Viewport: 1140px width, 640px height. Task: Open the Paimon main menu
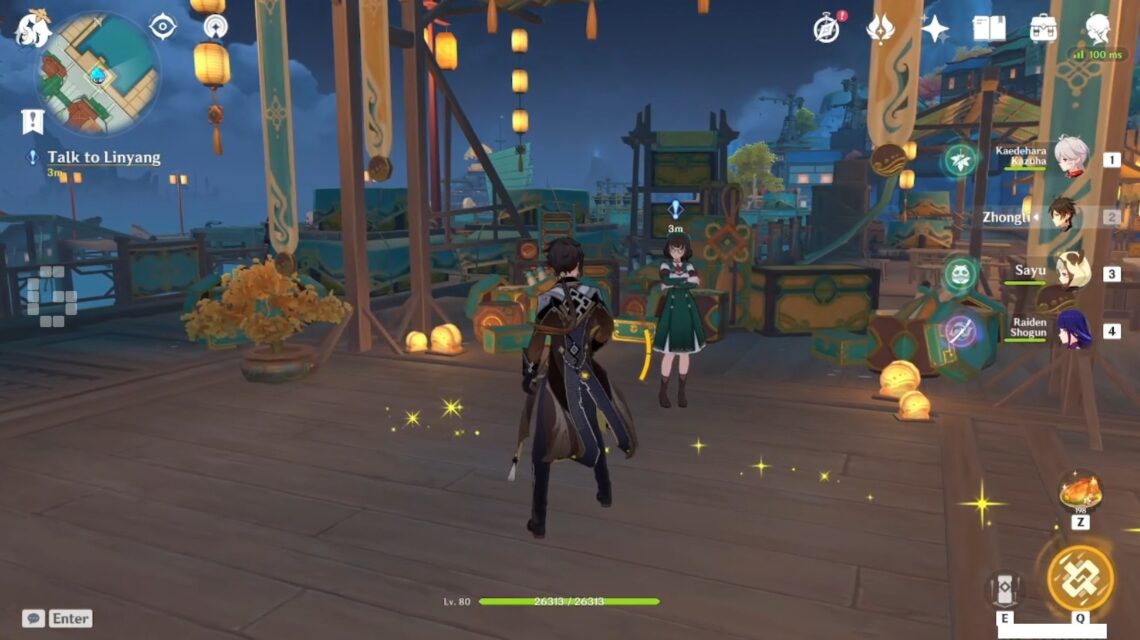(32, 28)
